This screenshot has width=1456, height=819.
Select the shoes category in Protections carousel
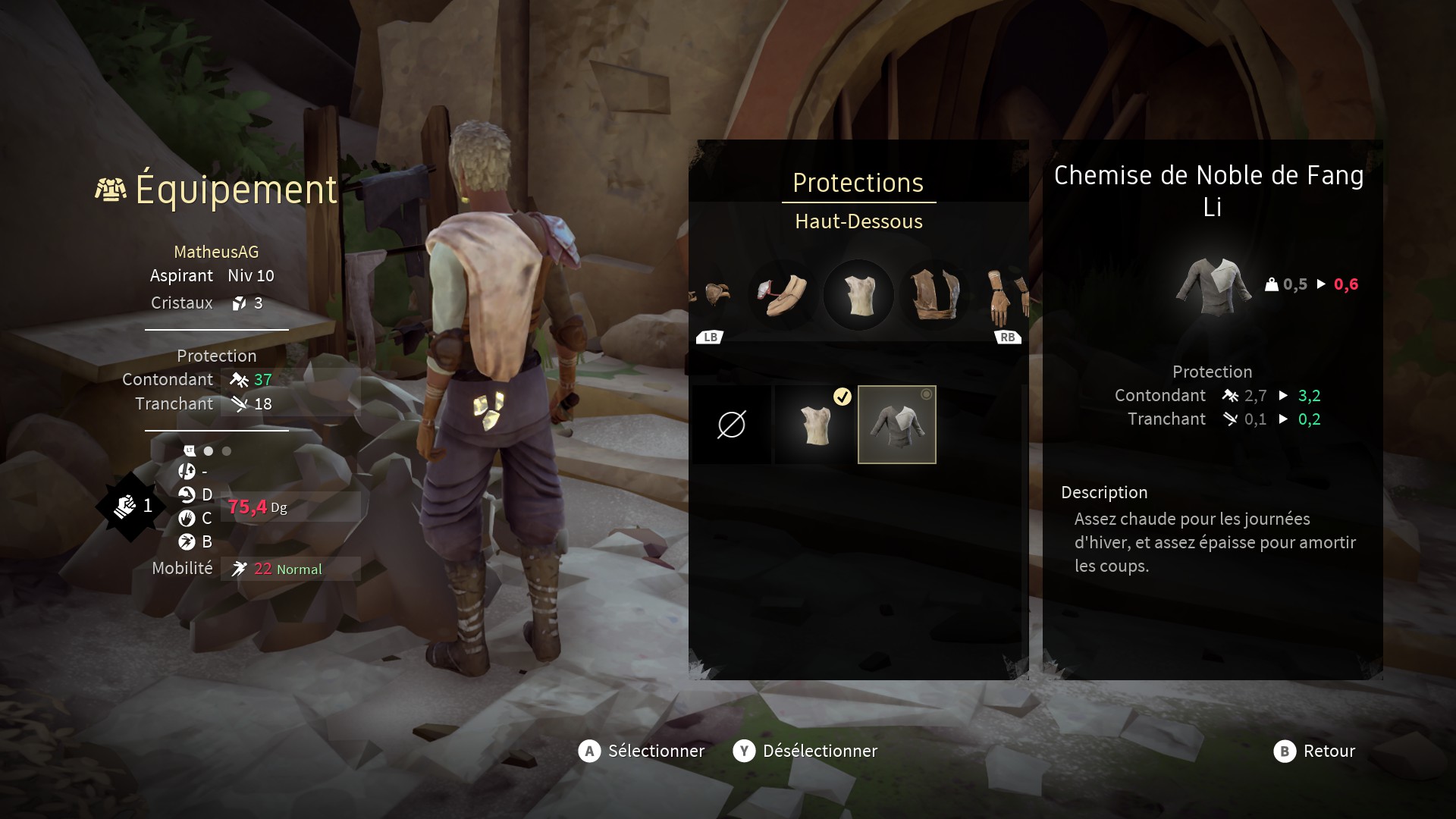[x=782, y=296]
